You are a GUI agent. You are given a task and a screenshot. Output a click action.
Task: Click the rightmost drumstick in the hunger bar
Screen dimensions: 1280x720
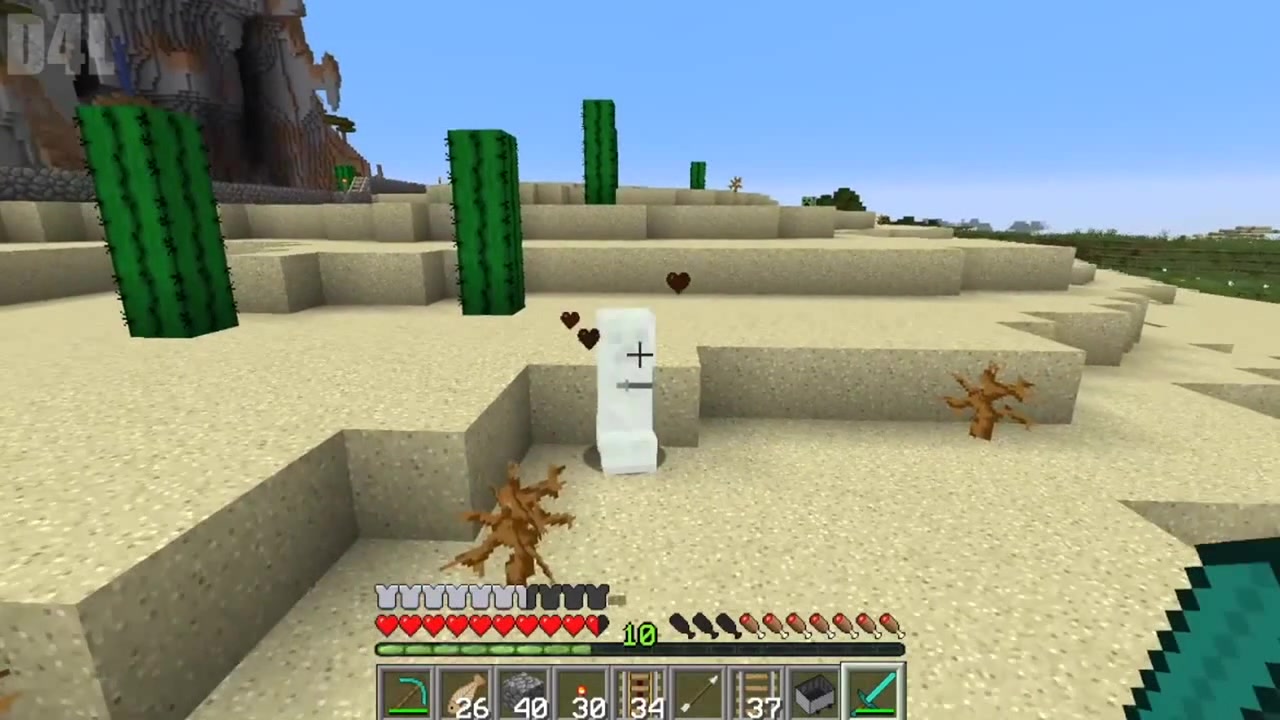pos(893,625)
